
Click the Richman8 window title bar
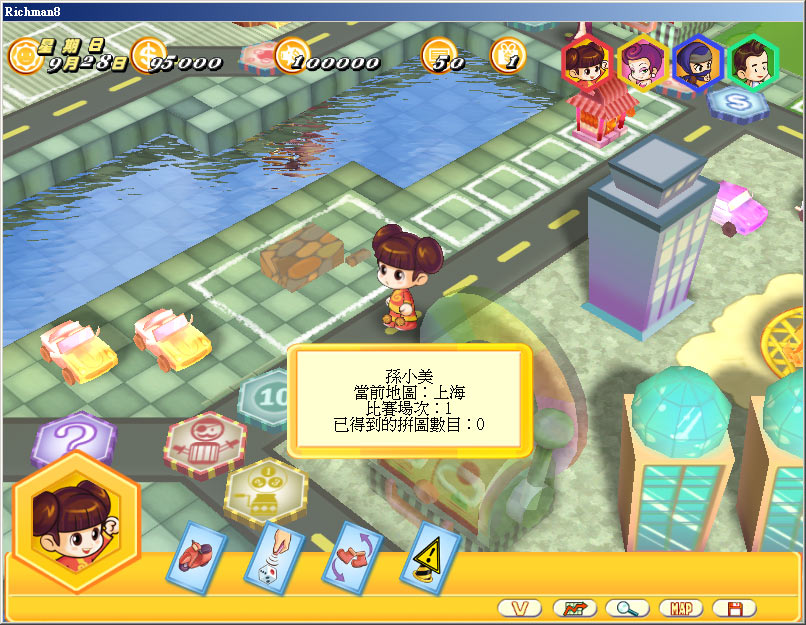[400, 10]
